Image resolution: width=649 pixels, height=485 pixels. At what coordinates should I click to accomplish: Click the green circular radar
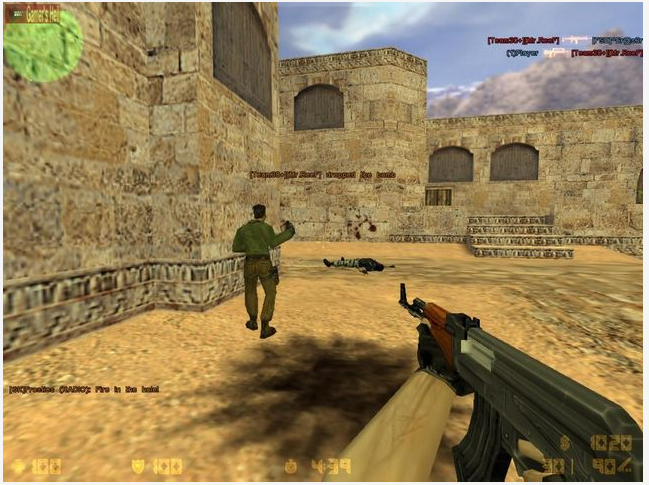tap(43, 46)
